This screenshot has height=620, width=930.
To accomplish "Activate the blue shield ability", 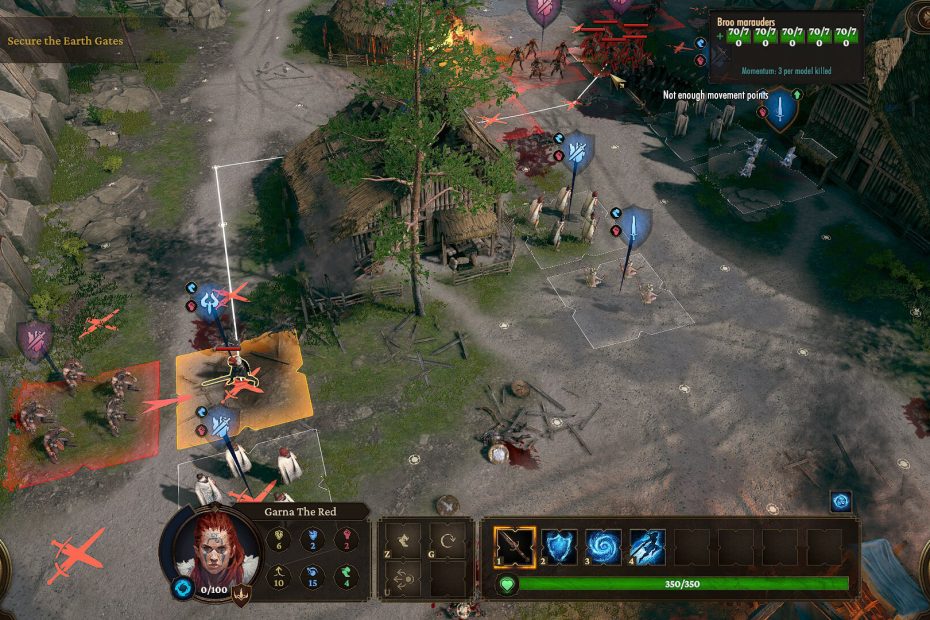I will click(559, 547).
